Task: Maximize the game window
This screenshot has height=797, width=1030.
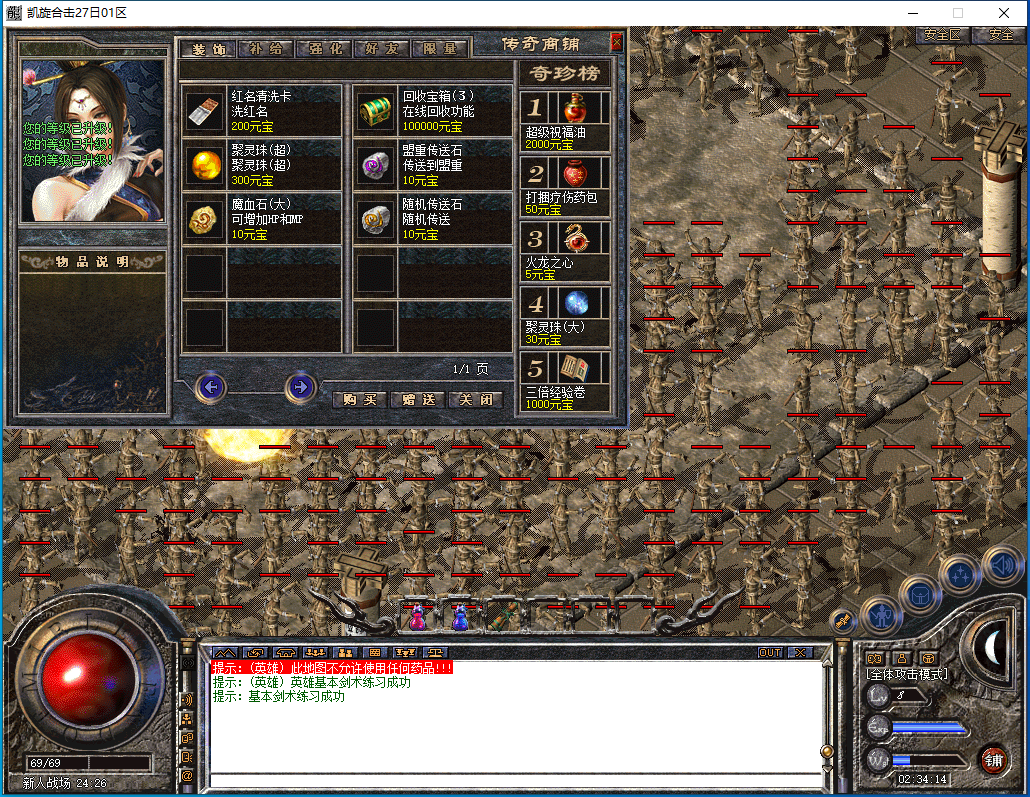Action: pyautogui.click(x=957, y=13)
